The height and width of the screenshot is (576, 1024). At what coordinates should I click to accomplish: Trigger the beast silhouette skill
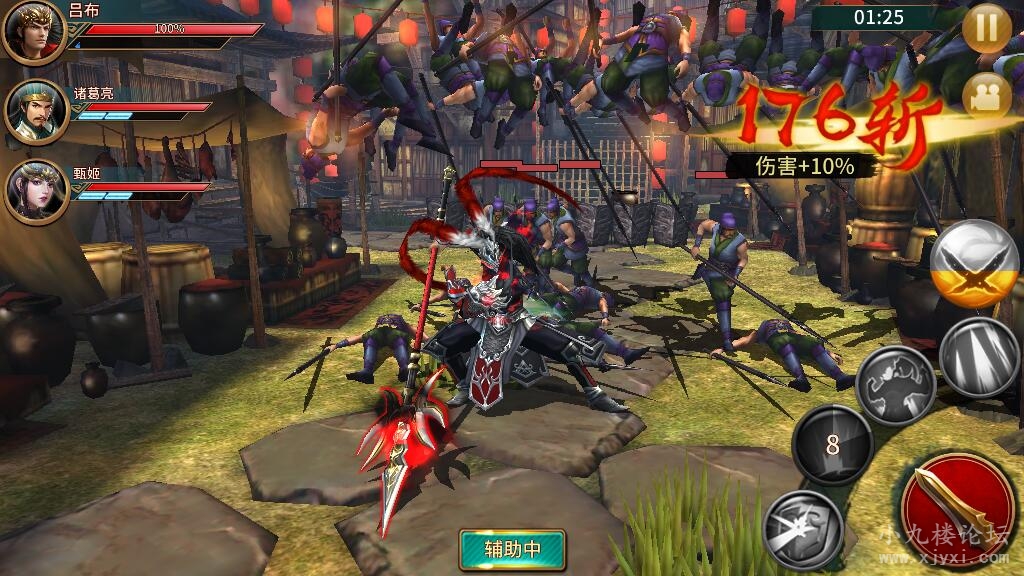pos(895,384)
